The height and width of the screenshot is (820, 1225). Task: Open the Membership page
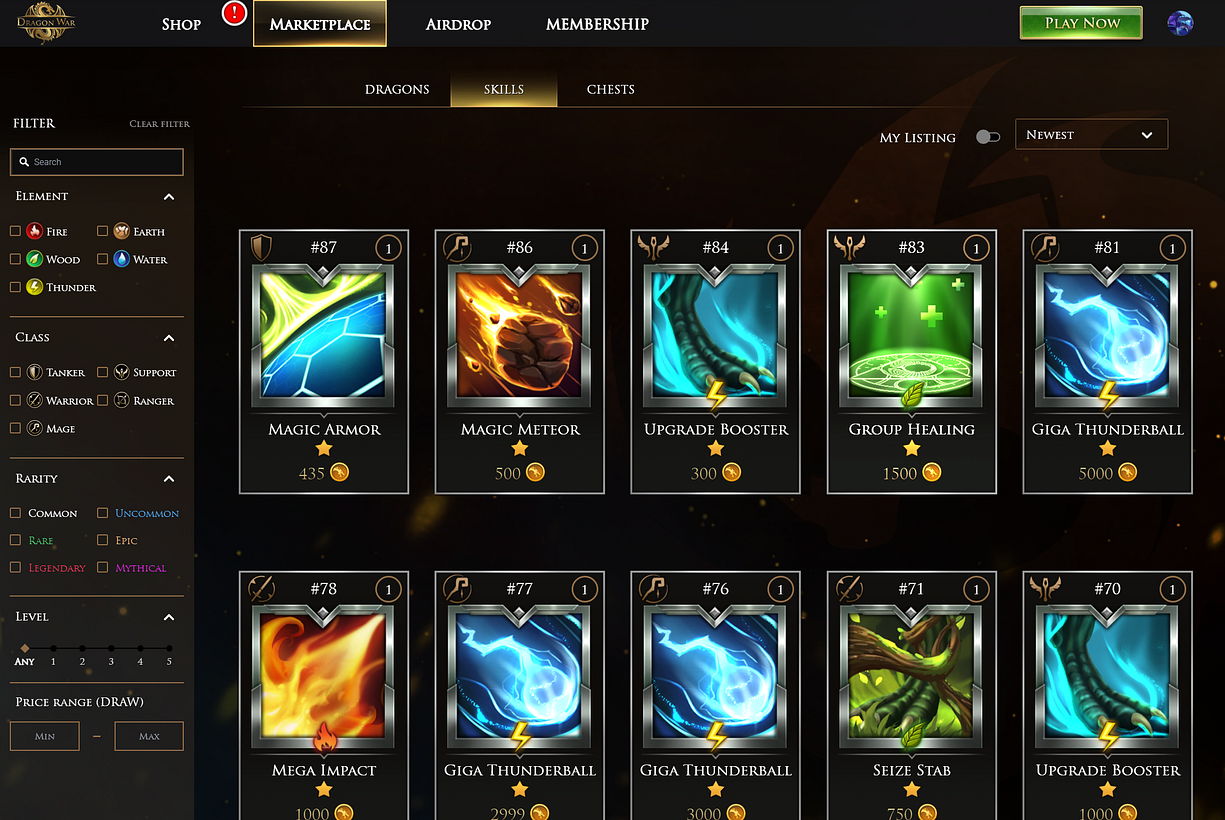[597, 24]
